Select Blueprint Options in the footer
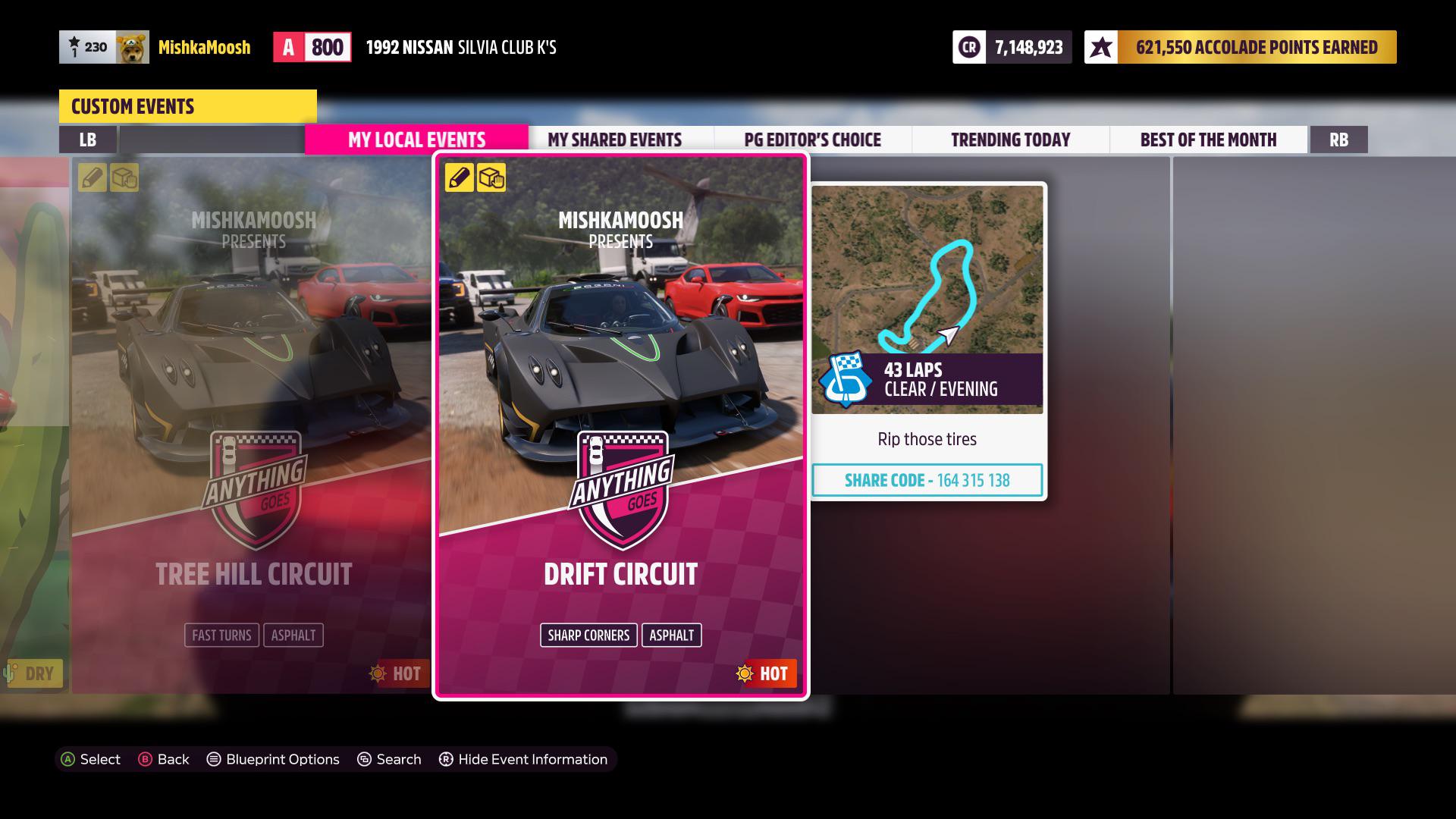This screenshot has width=1456, height=819. pyautogui.click(x=273, y=759)
